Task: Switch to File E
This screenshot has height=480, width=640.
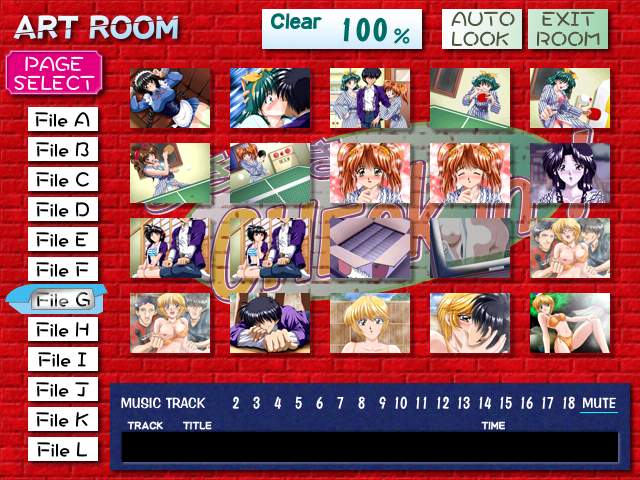Action: [62, 241]
